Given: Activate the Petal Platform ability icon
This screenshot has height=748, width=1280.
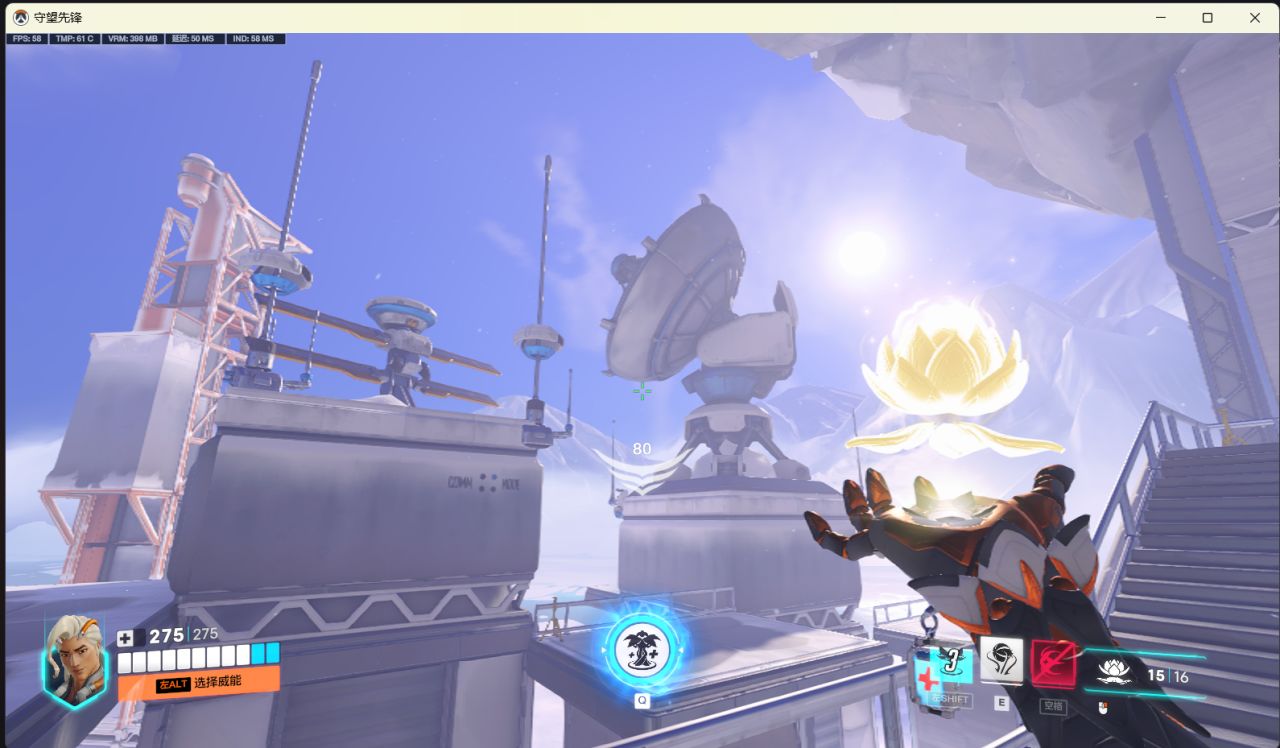Looking at the screenshot, I should pyautogui.click(x=1001, y=661).
